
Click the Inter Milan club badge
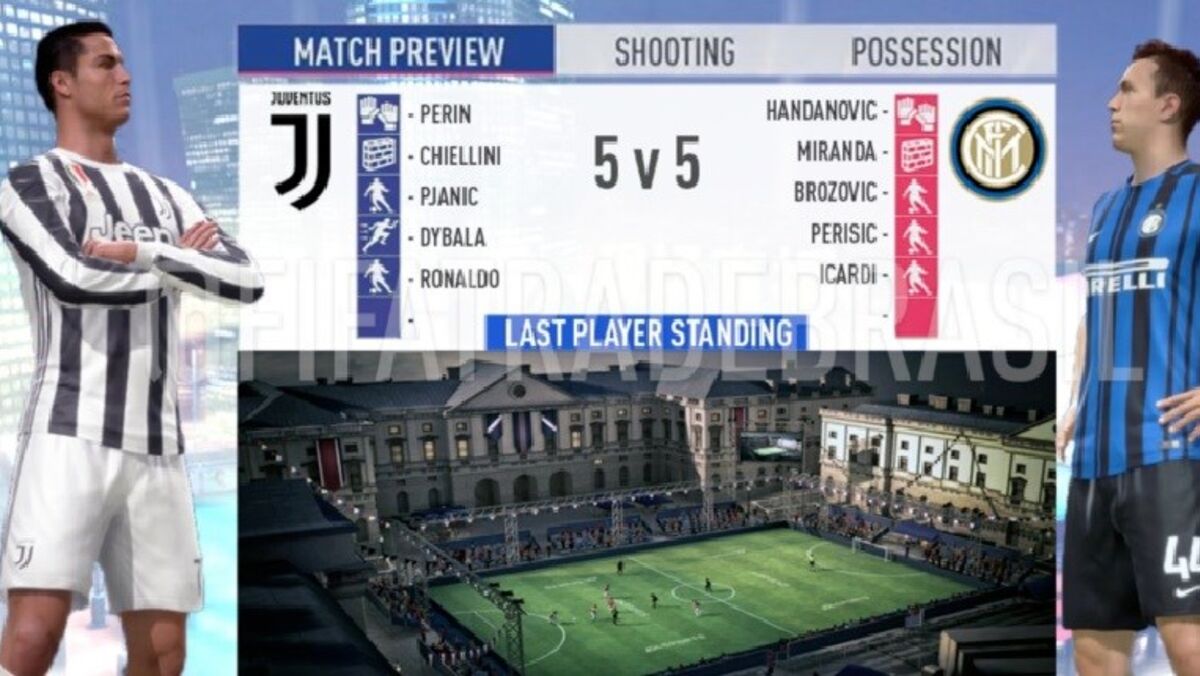tap(997, 149)
